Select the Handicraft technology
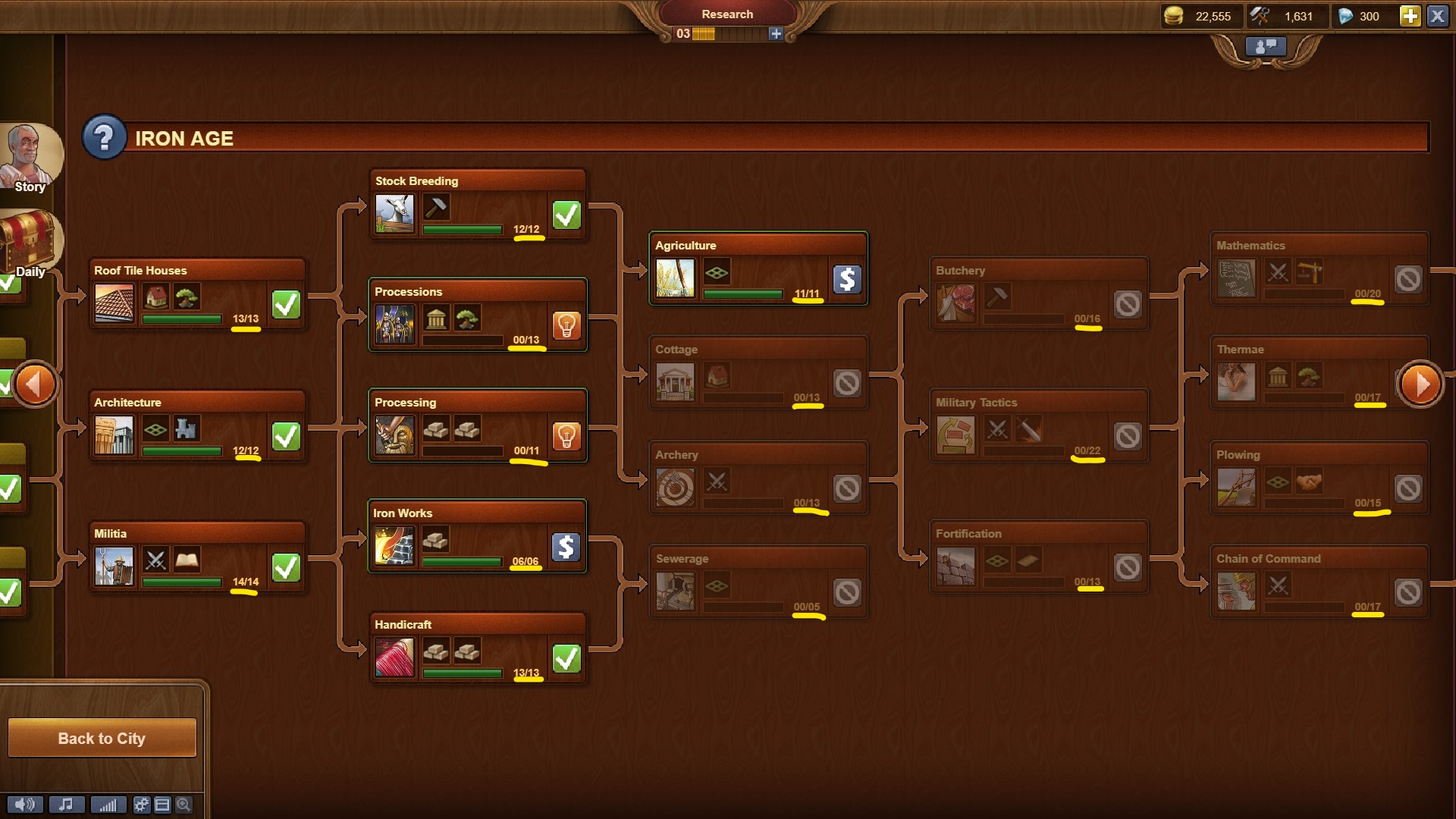 [478, 648]
